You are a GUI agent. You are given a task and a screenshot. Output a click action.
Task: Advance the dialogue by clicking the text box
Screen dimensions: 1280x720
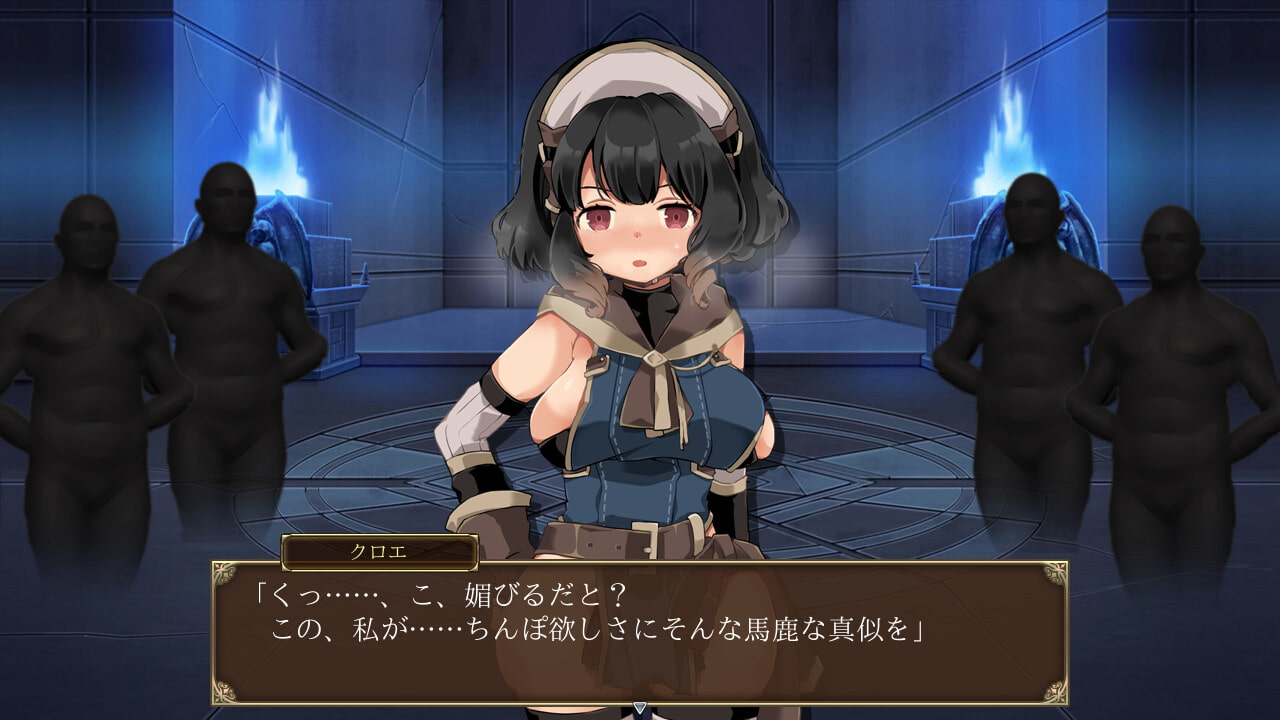[640, 632]
